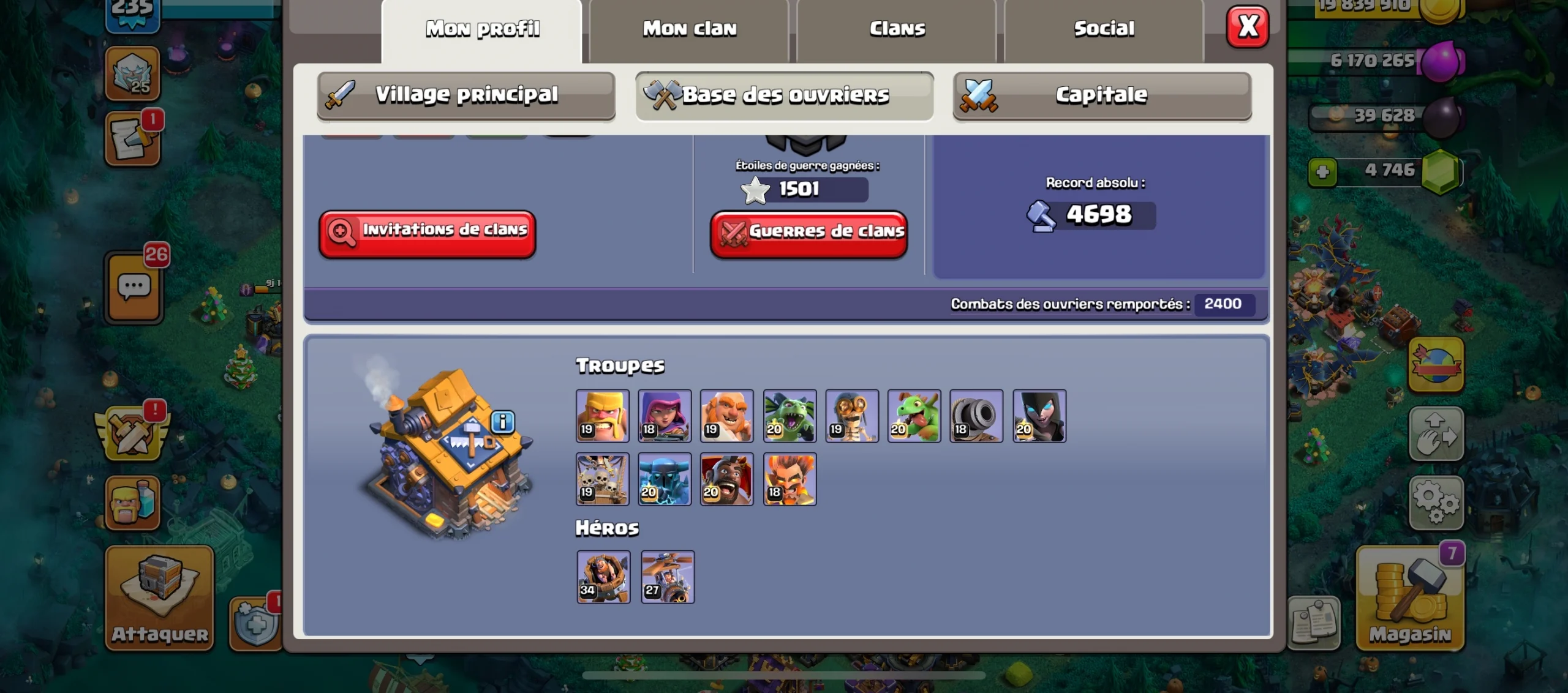This screenshot has width=1568, height=693.
Task: Select the Sneaky Archer troop icon
Action: coord(665,416)
